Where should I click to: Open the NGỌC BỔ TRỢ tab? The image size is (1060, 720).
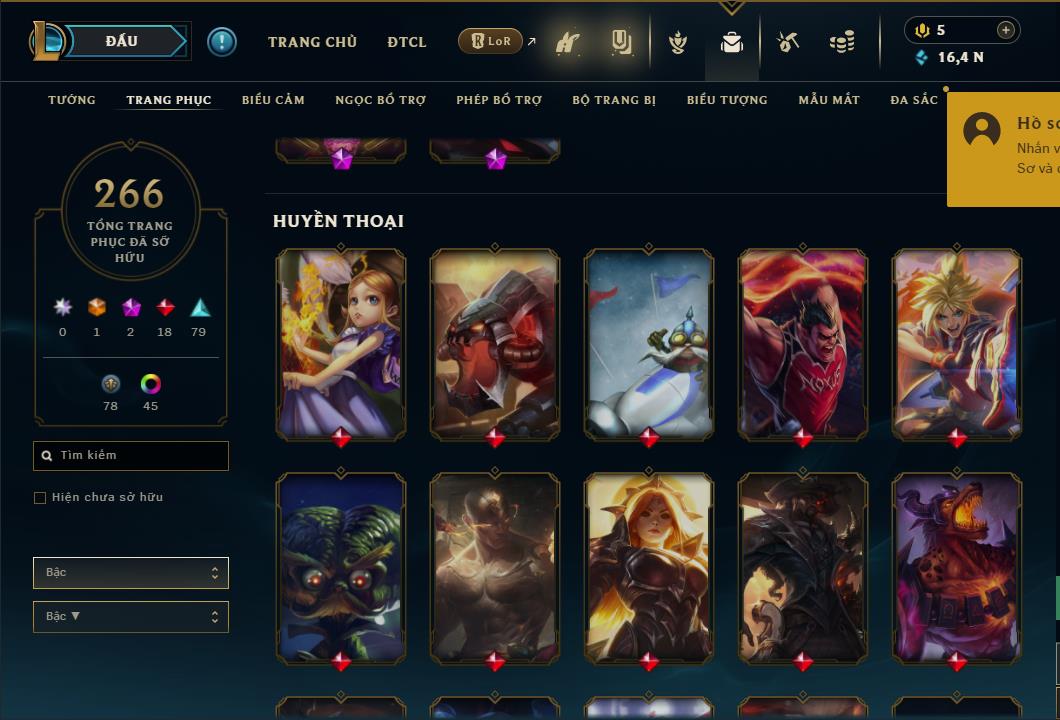coord(380,100)
